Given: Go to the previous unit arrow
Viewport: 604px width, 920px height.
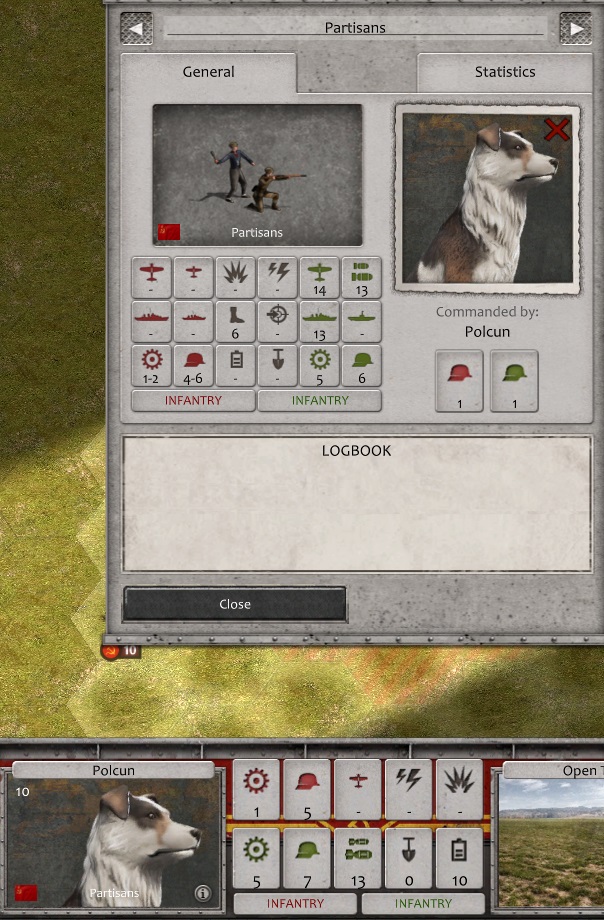Looking at the screenshot, I should tap(136, 28).
